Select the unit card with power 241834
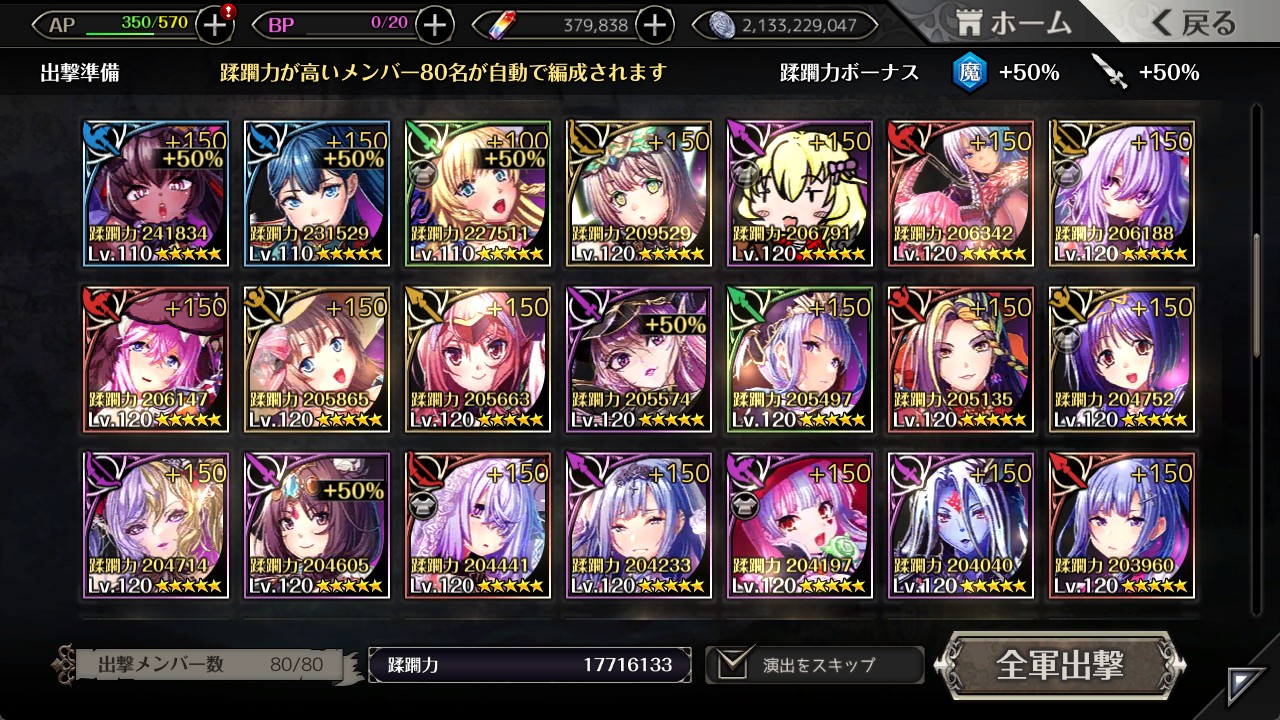 (156, 194)
